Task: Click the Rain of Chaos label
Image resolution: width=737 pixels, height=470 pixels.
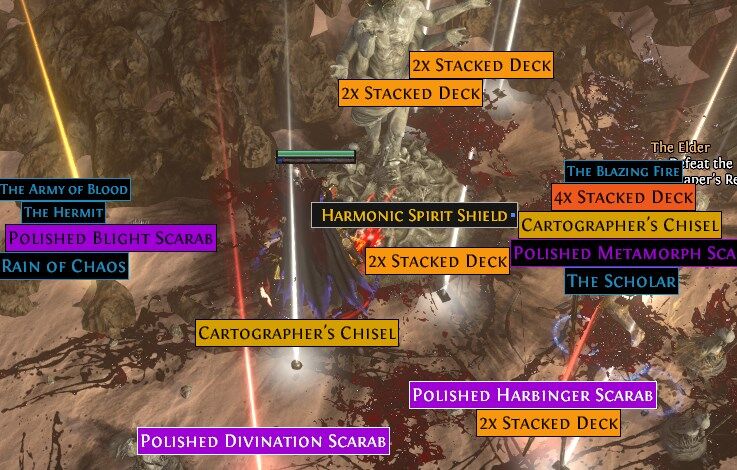Action: click(x=64, y=266)
